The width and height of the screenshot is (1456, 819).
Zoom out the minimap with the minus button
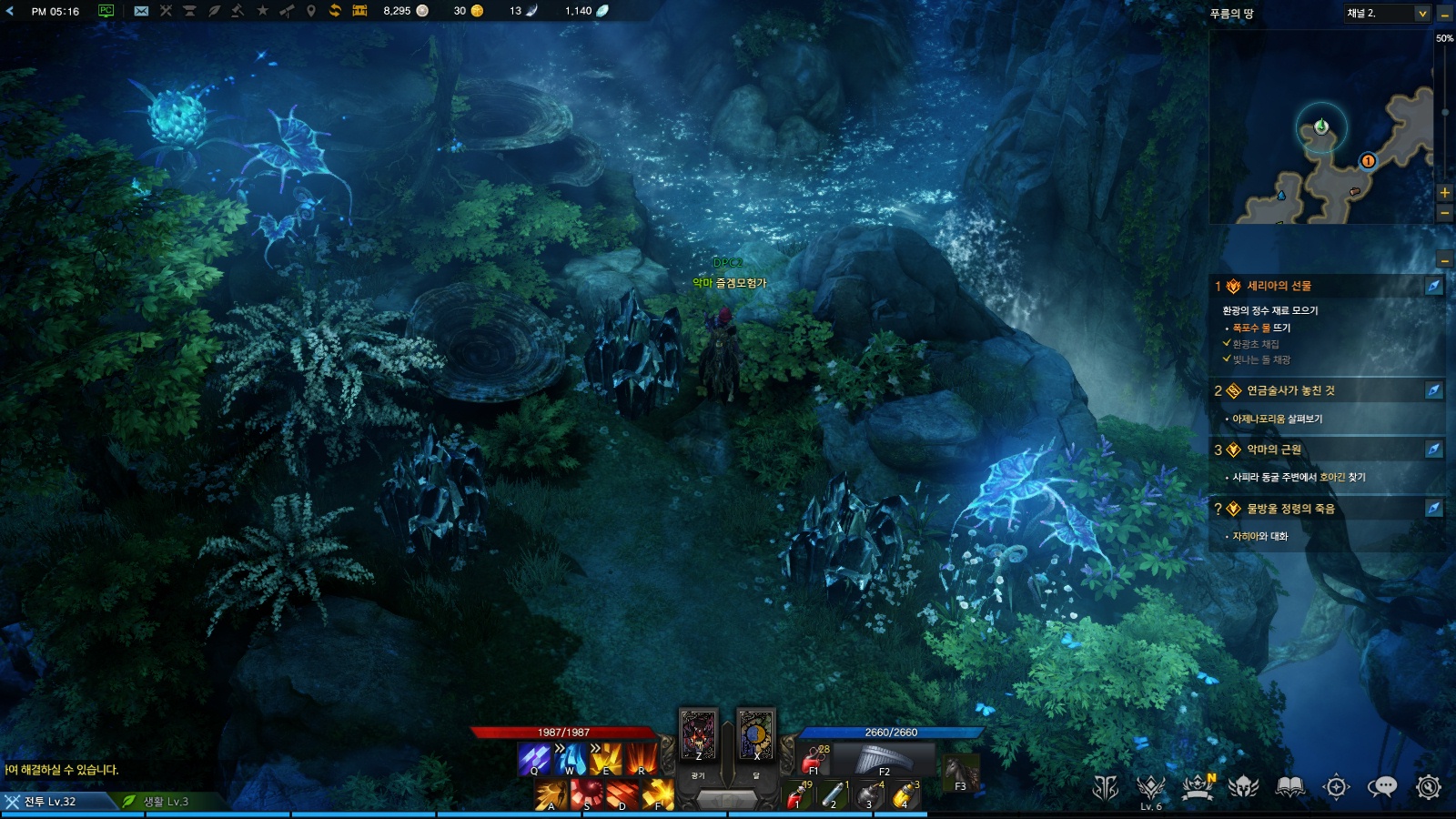coord(1444,213)
